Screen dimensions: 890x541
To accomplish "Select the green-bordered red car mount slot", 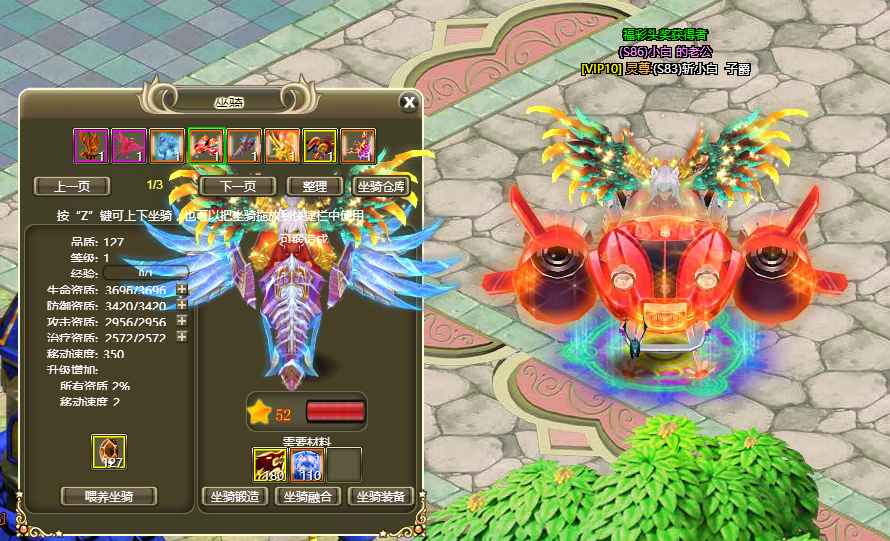I will [205, 146].
